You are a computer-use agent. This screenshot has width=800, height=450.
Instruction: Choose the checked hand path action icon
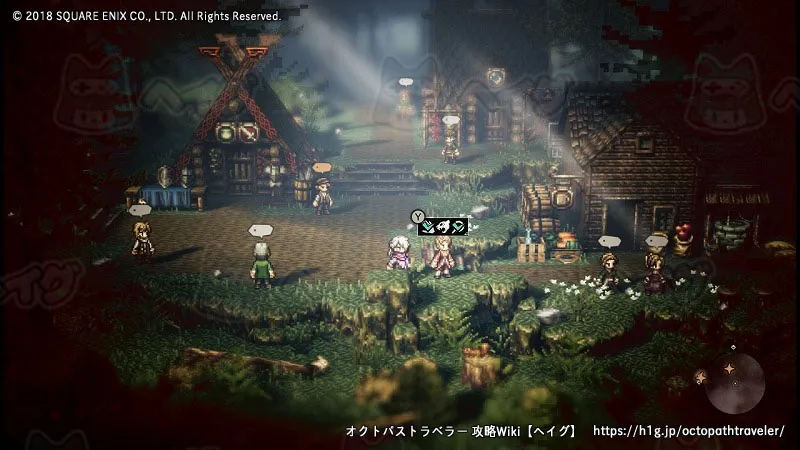pos(428,226)
